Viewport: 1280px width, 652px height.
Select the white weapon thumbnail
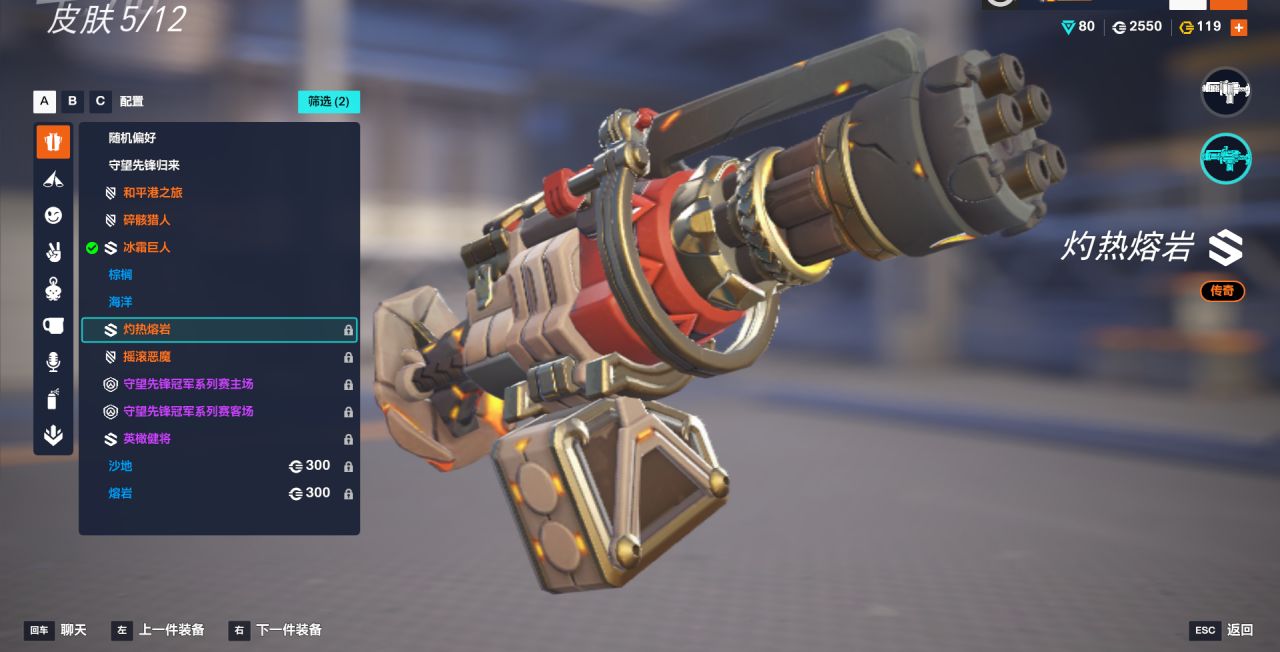click(x=1225, y=92)
